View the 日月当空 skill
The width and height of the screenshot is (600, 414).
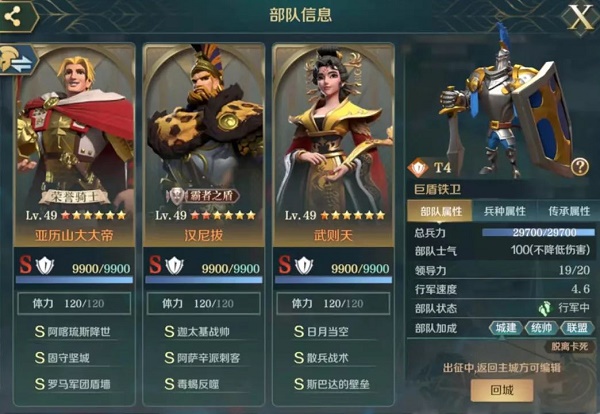pyautogui.click(x=335, y=330)
